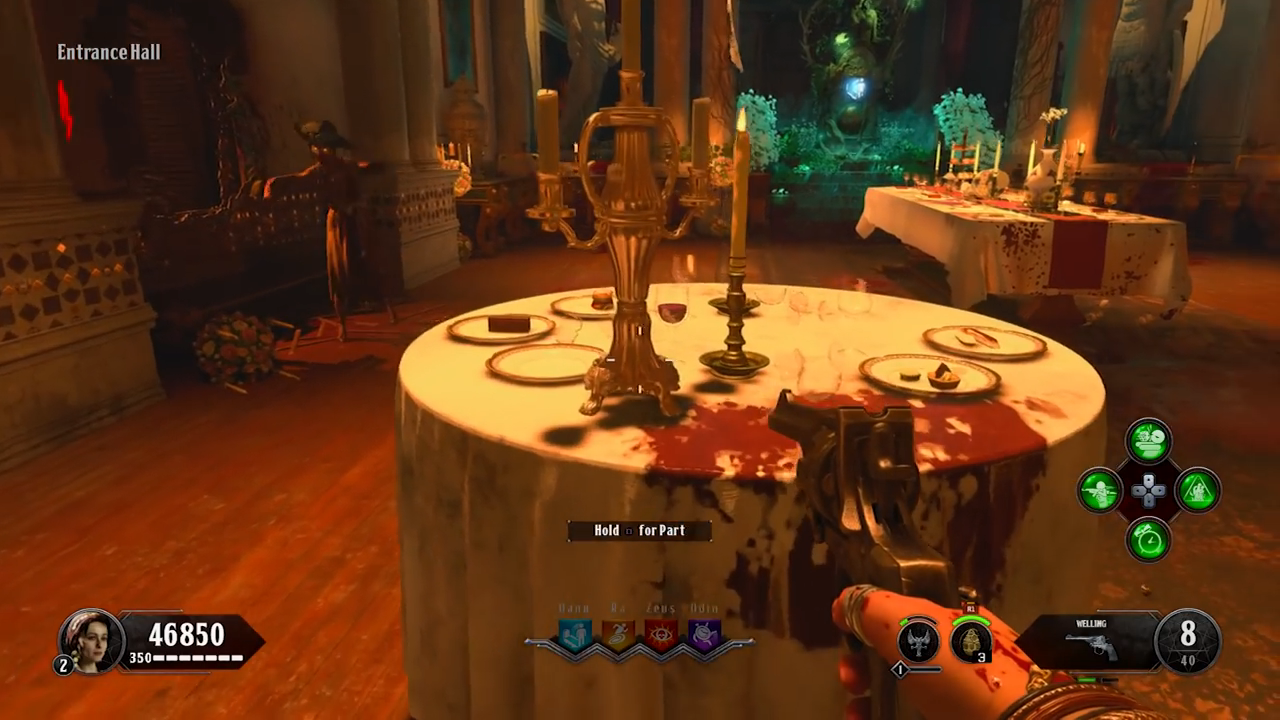Screen dimensions: 1280x720
Task: Click the Welling revolver weapon icon
Action: [x=1090, y=645]
